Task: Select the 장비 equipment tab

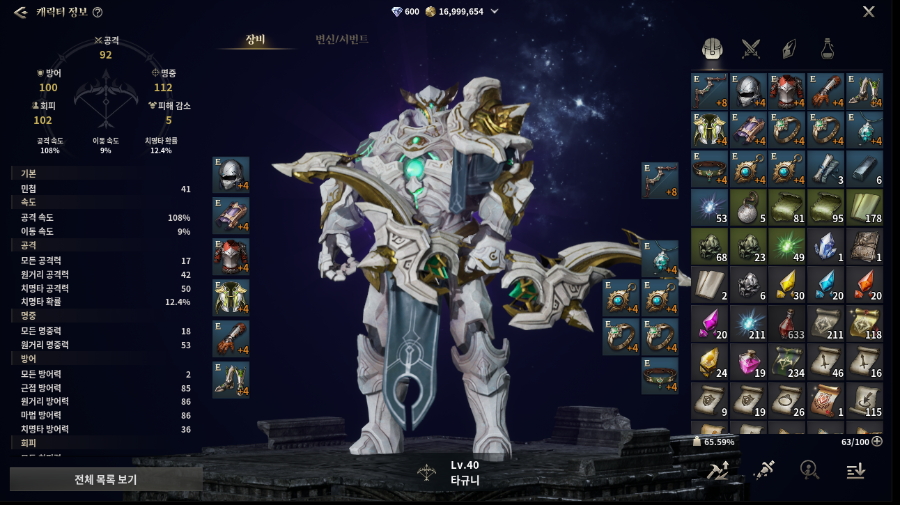Action: click(255, 39)
